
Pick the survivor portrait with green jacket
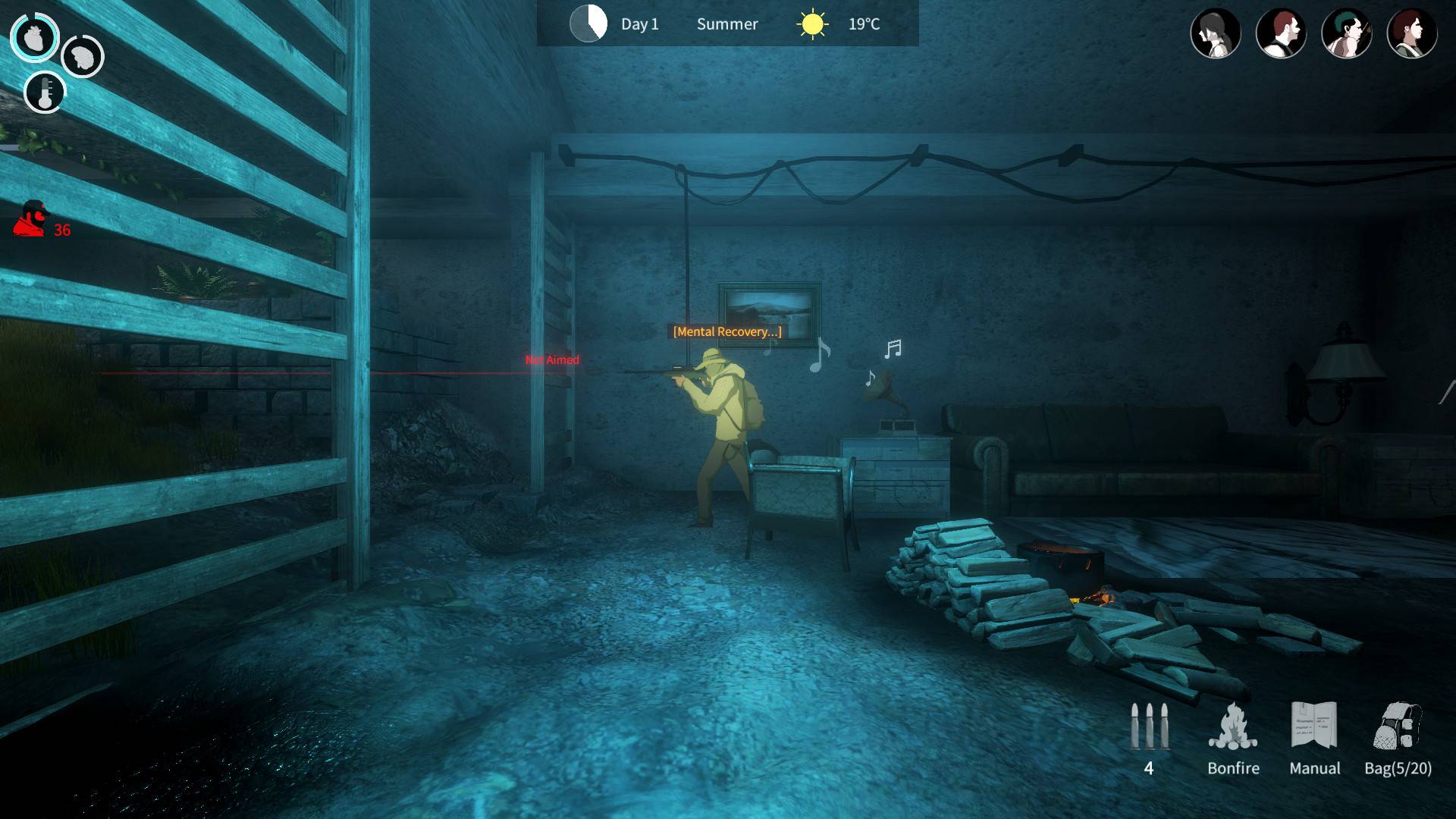(x=1411, y=33)
